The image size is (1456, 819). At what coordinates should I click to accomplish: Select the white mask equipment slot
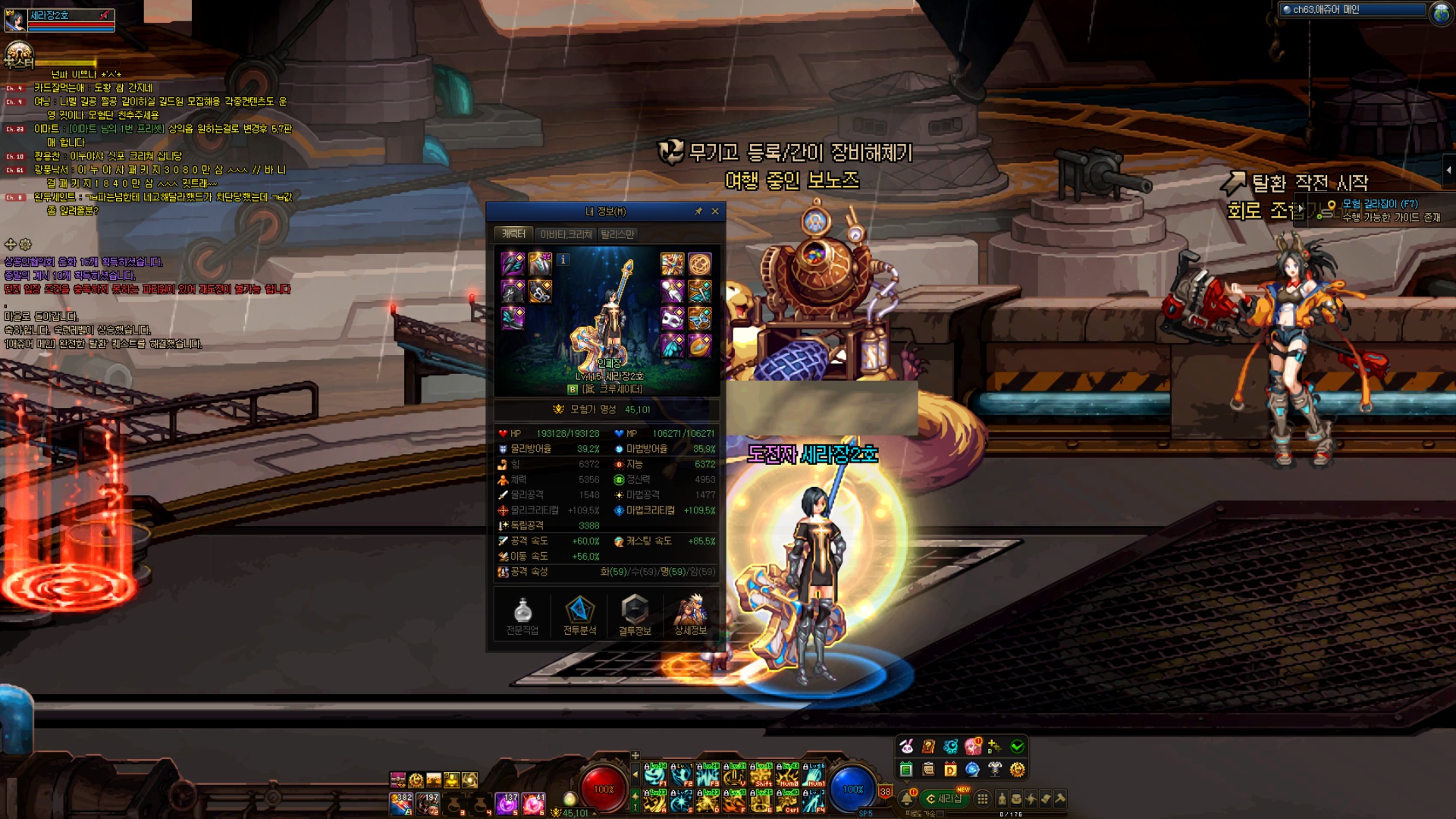point(672,318)
